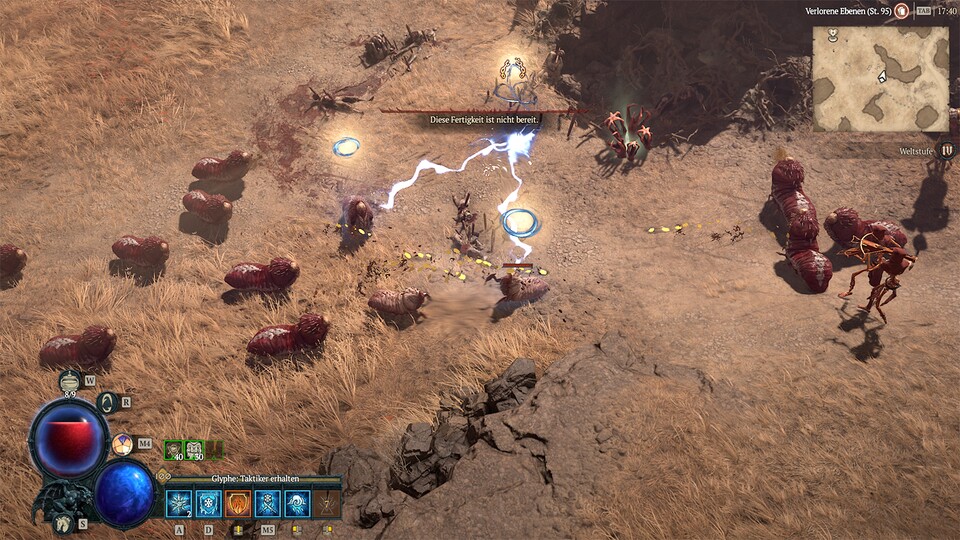Use the snowflake with crossed blades skill

coord(267,503)
